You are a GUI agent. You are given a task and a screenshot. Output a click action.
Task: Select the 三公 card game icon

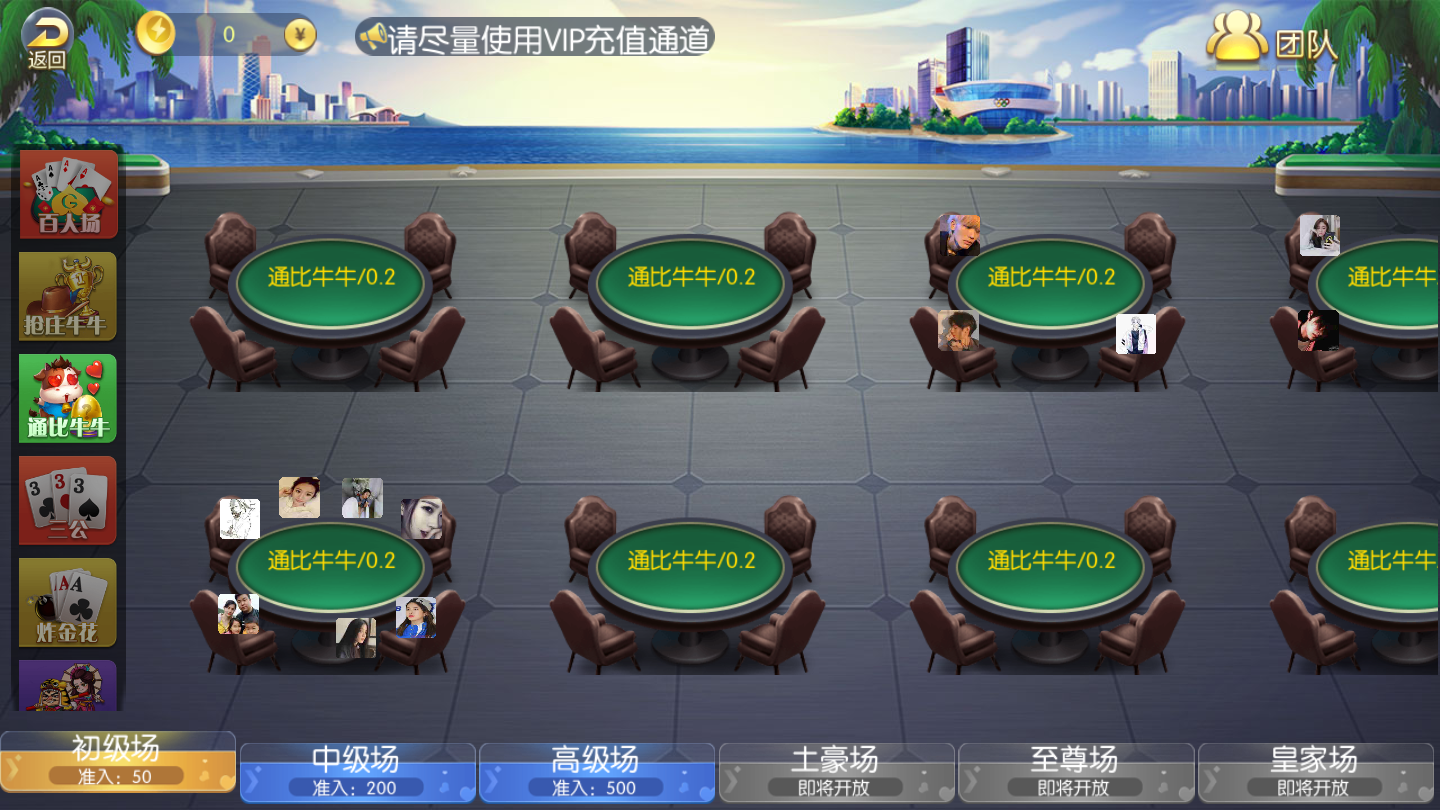(67, 499)
